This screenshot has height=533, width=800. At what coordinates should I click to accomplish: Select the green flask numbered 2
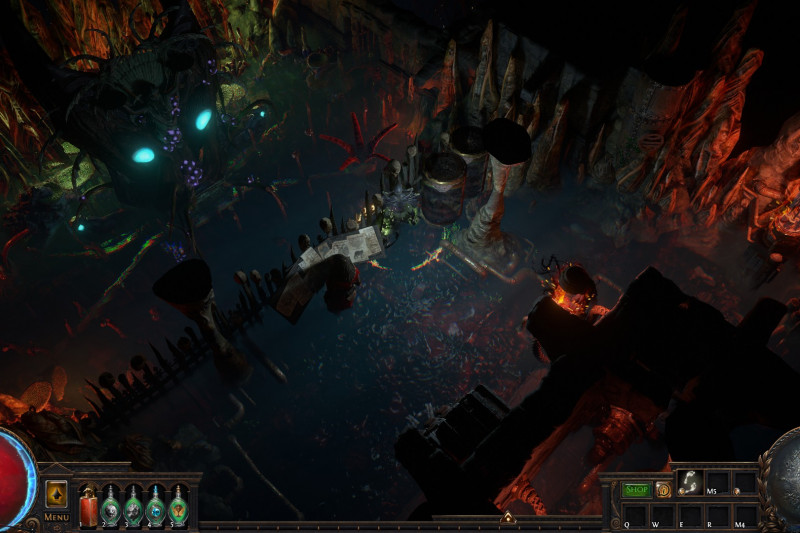click(x=111, y=505)
